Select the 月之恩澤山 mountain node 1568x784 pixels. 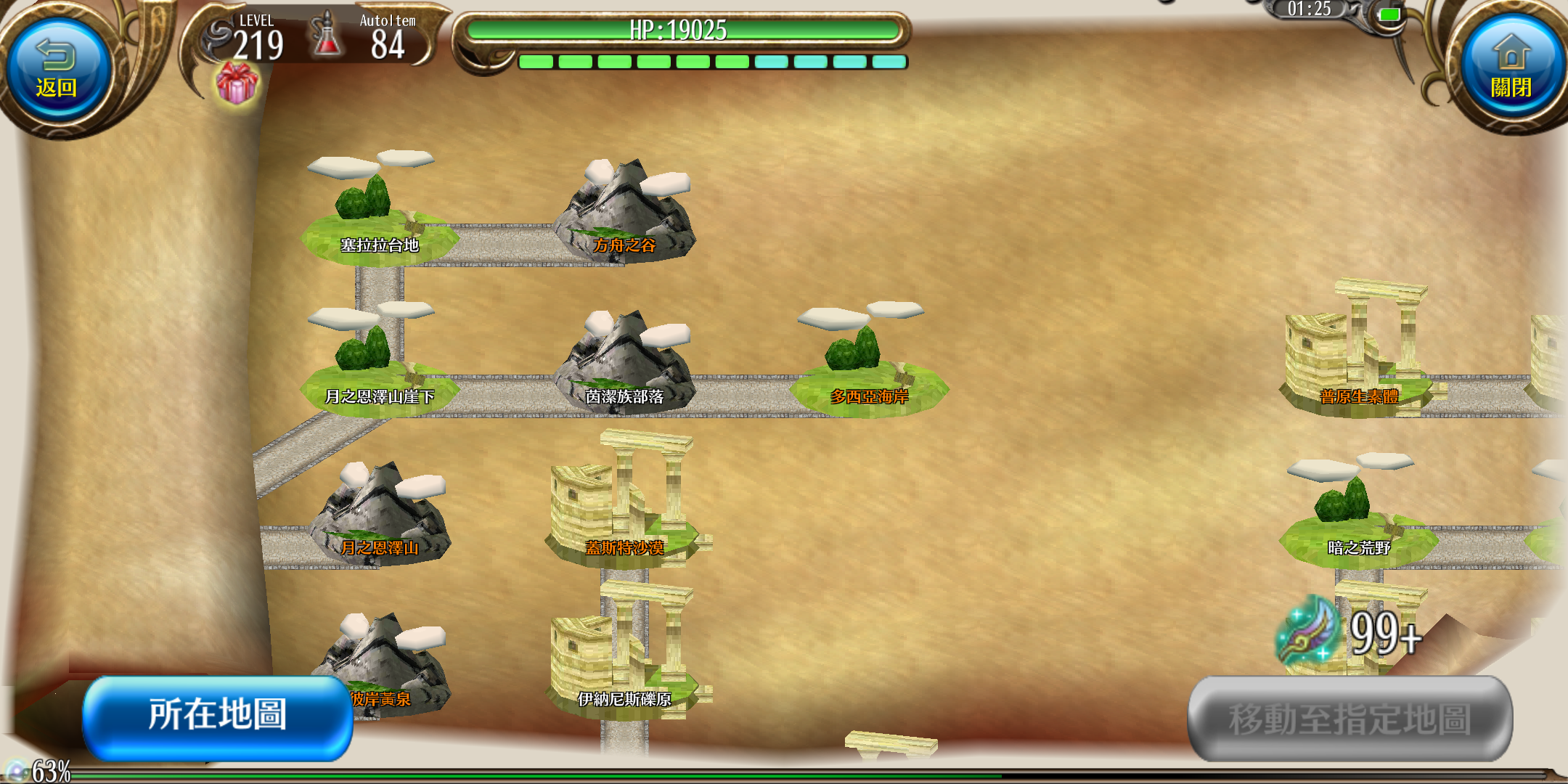point(379,519)
